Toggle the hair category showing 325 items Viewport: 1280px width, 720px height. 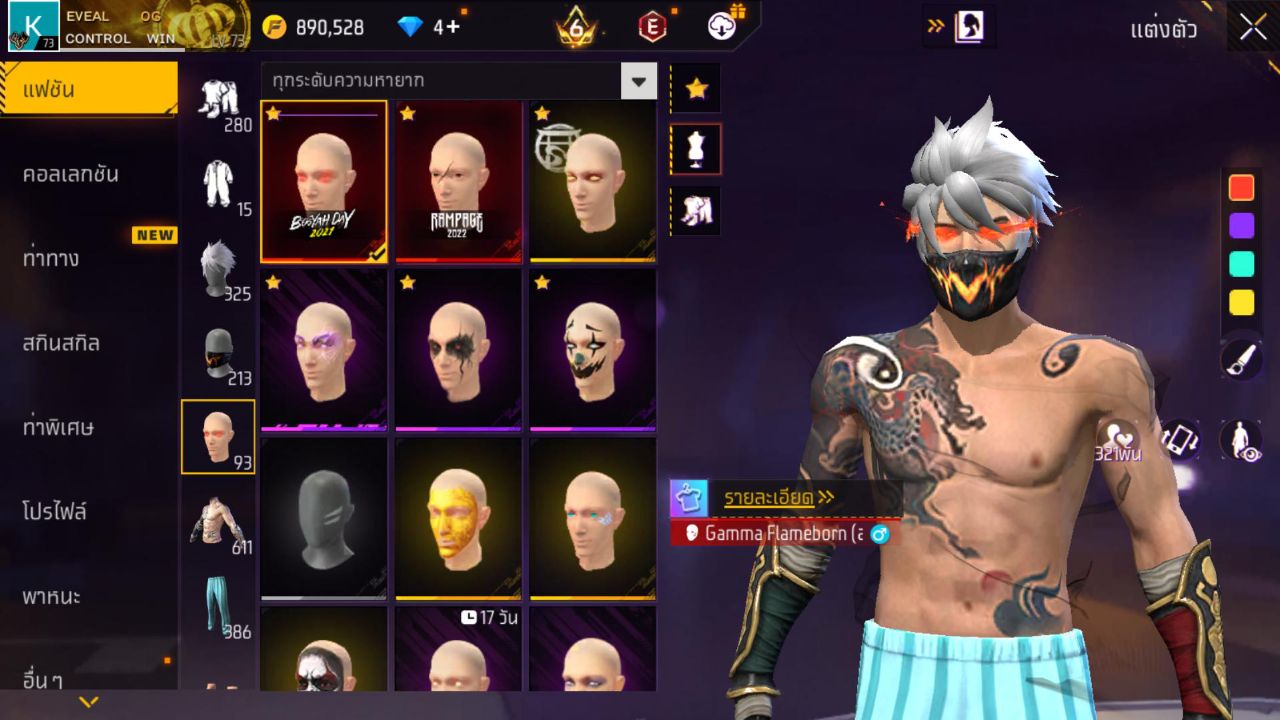pyautogui.click(x=219, y=270)
